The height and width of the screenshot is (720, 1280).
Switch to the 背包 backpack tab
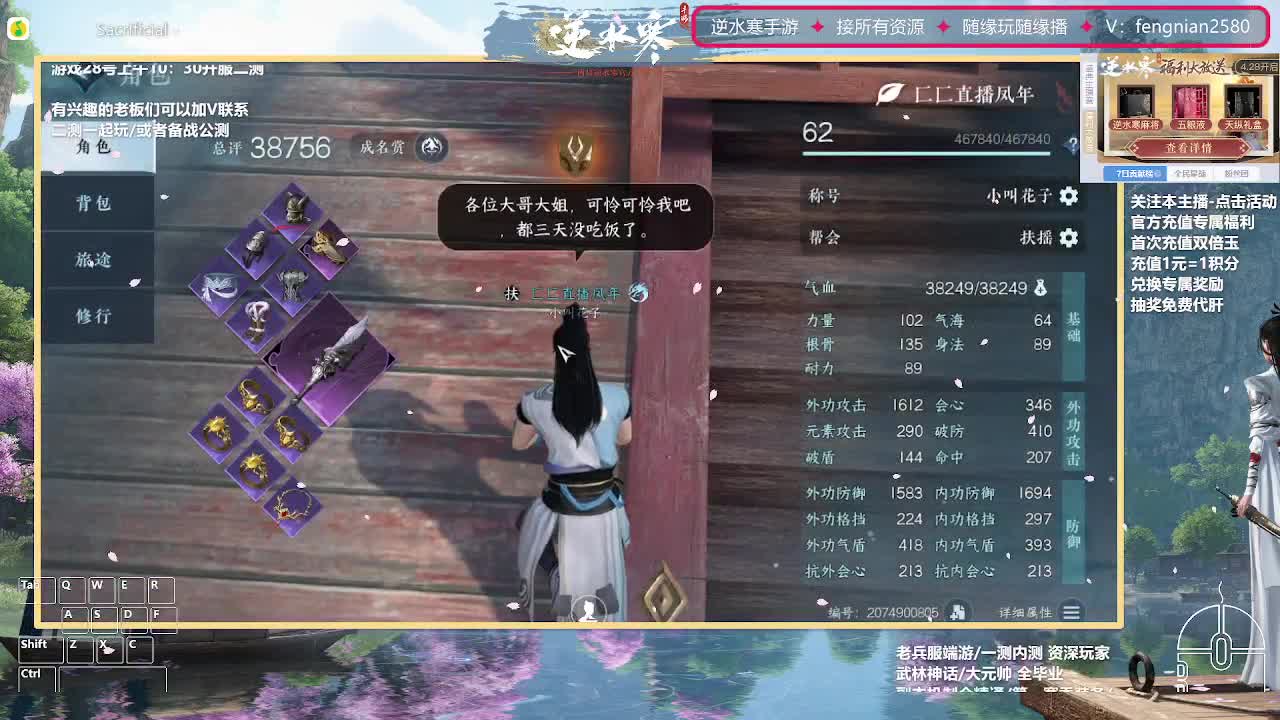[x=94, y=203]
